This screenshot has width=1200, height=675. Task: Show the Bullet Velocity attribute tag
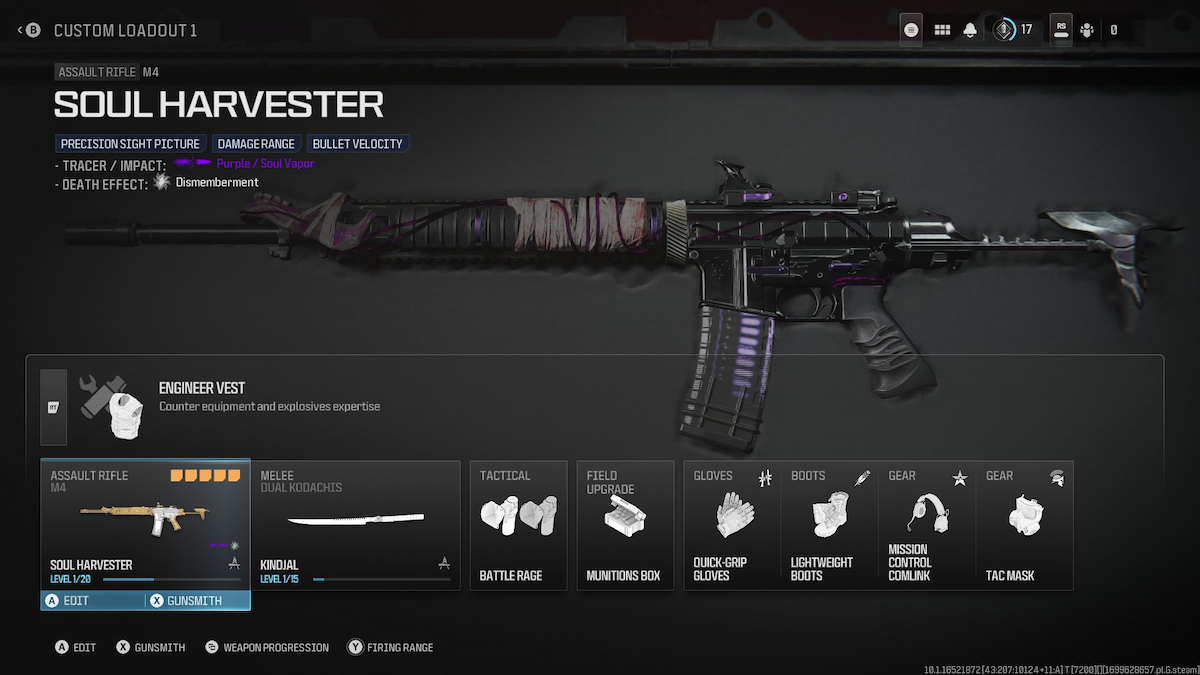pyautogui.click(x=358, y=144)
